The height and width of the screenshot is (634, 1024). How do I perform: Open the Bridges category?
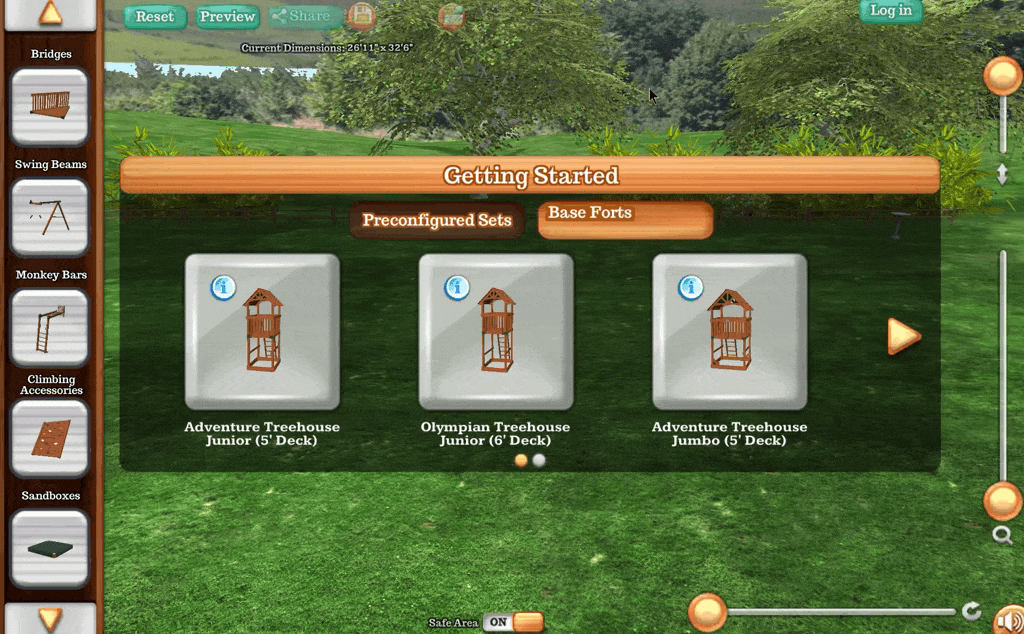50,107
